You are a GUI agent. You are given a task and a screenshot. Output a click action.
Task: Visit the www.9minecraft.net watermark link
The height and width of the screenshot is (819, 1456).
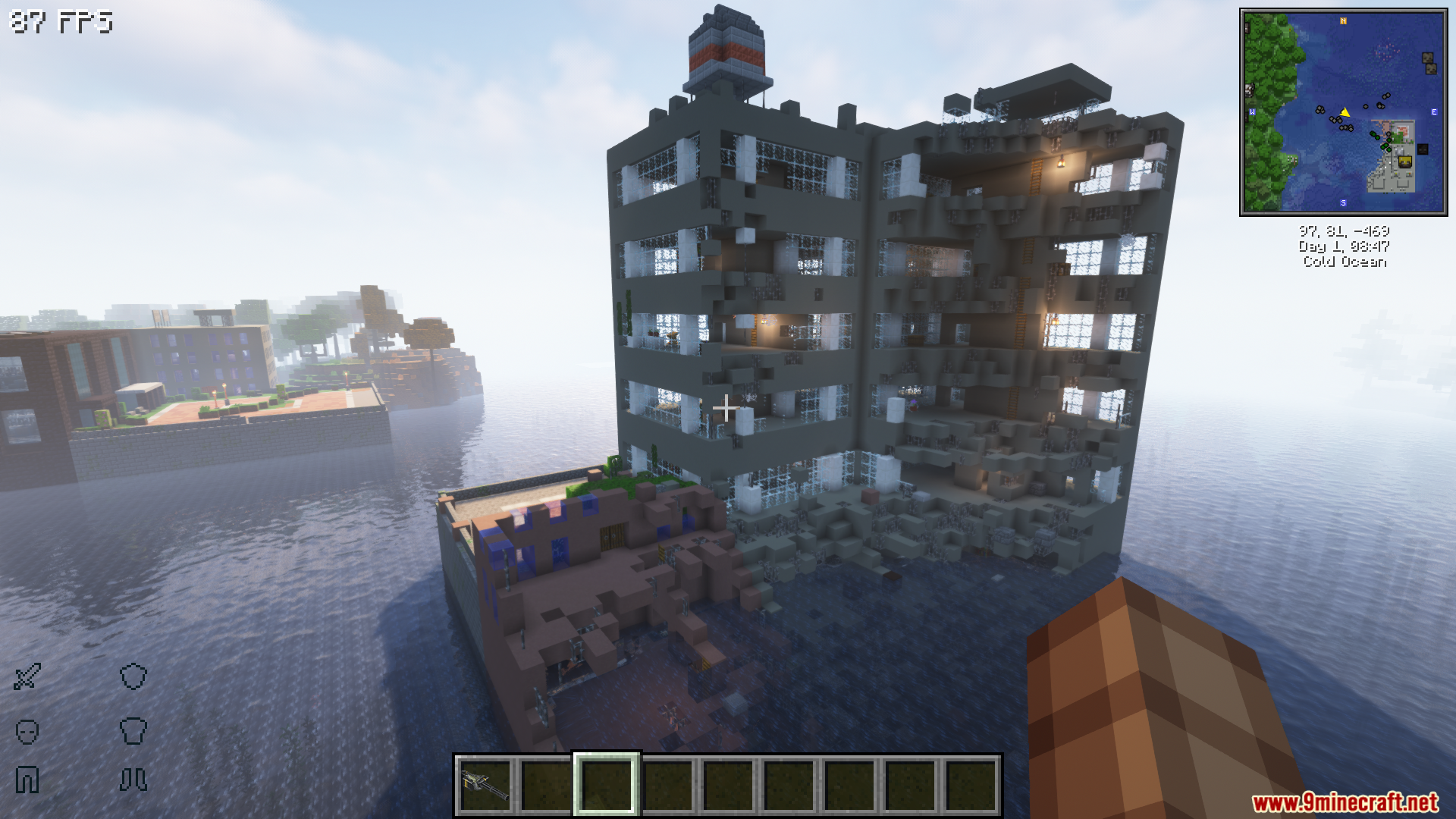(1345, 802)
